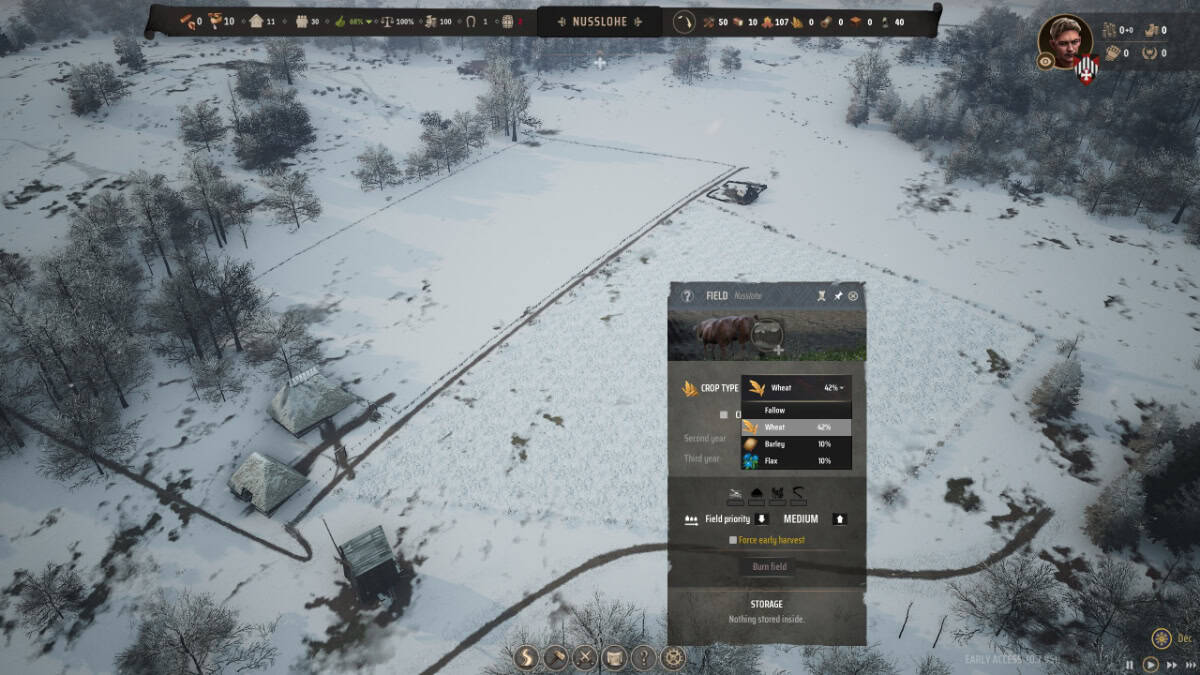Open the help question mark in bottom toolbar
Screen dimensions: 1200x675
pos(644,657)
